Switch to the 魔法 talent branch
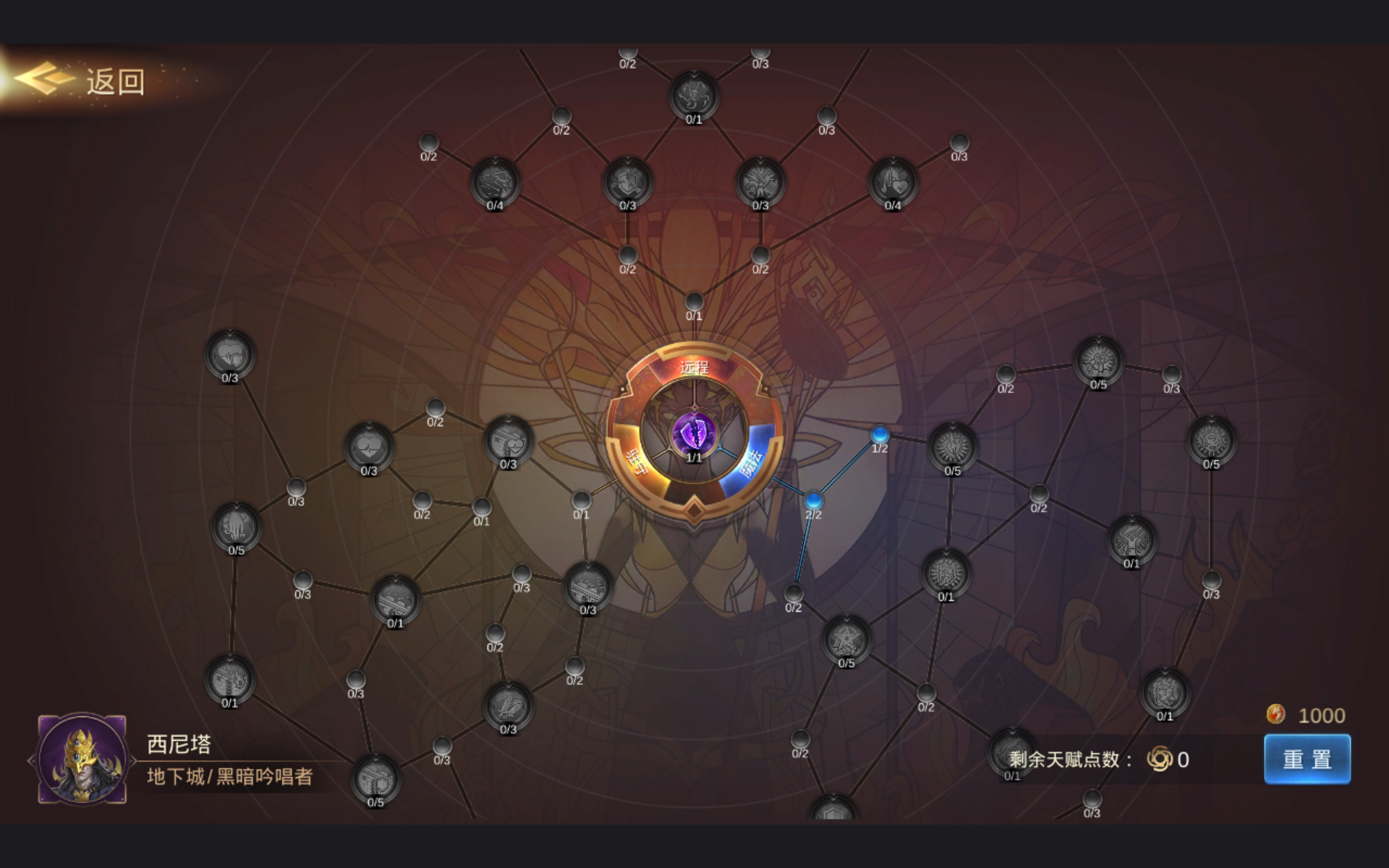 752,463
